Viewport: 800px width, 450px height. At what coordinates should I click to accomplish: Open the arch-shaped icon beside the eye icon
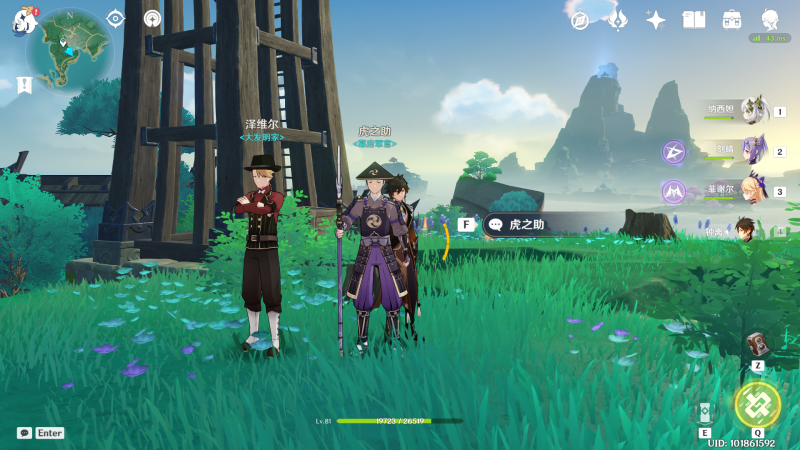point(152,18)
